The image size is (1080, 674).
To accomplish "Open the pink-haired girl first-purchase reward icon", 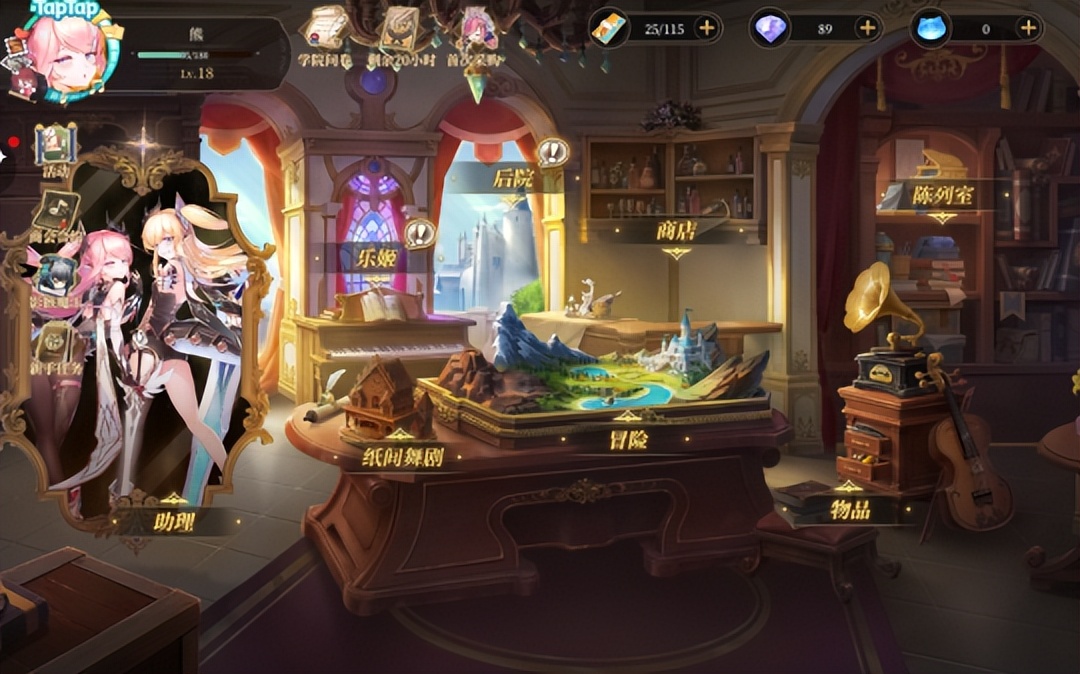I will tap(478, 30).
